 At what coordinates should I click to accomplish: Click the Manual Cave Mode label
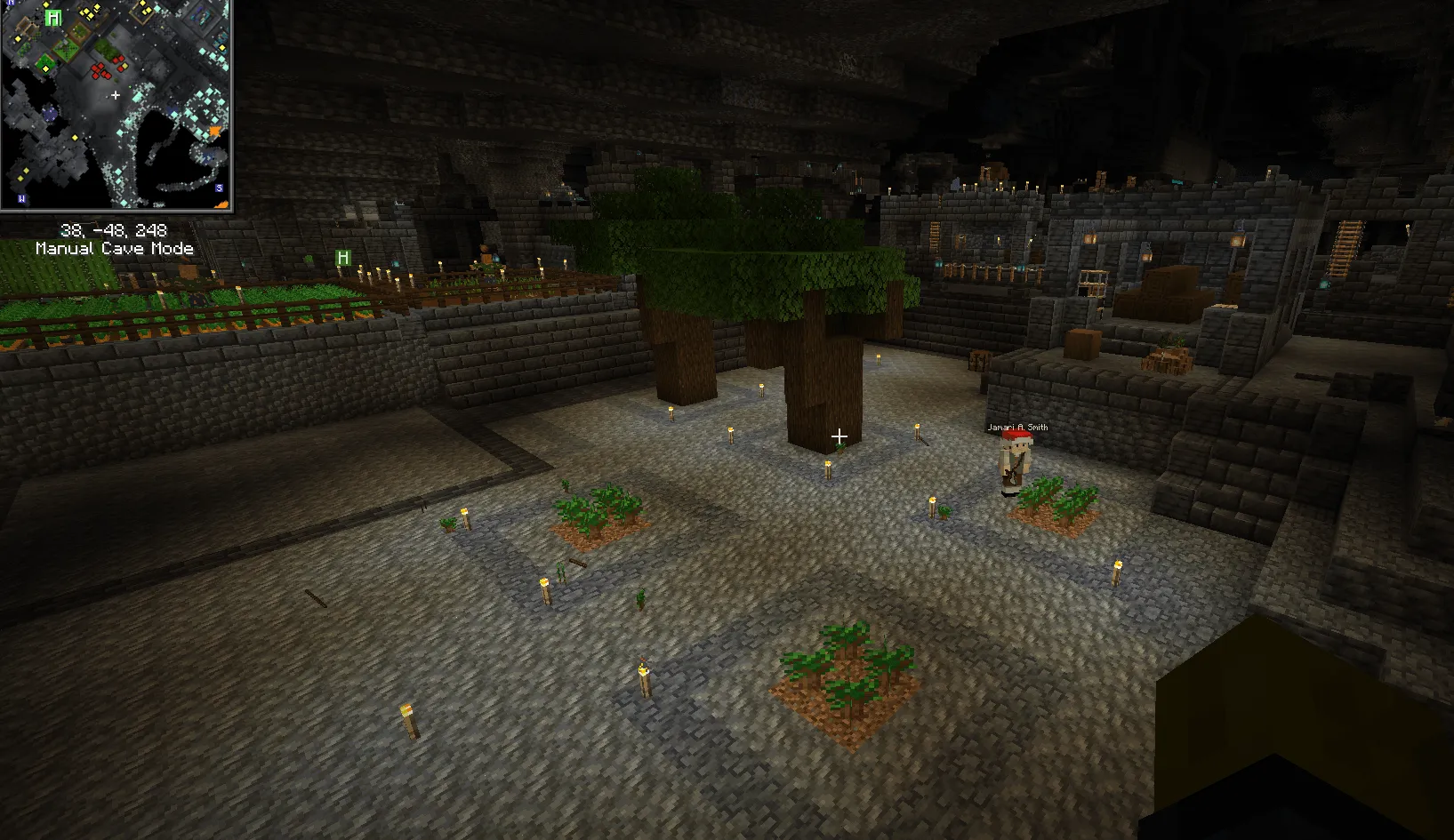click(114, 249)
